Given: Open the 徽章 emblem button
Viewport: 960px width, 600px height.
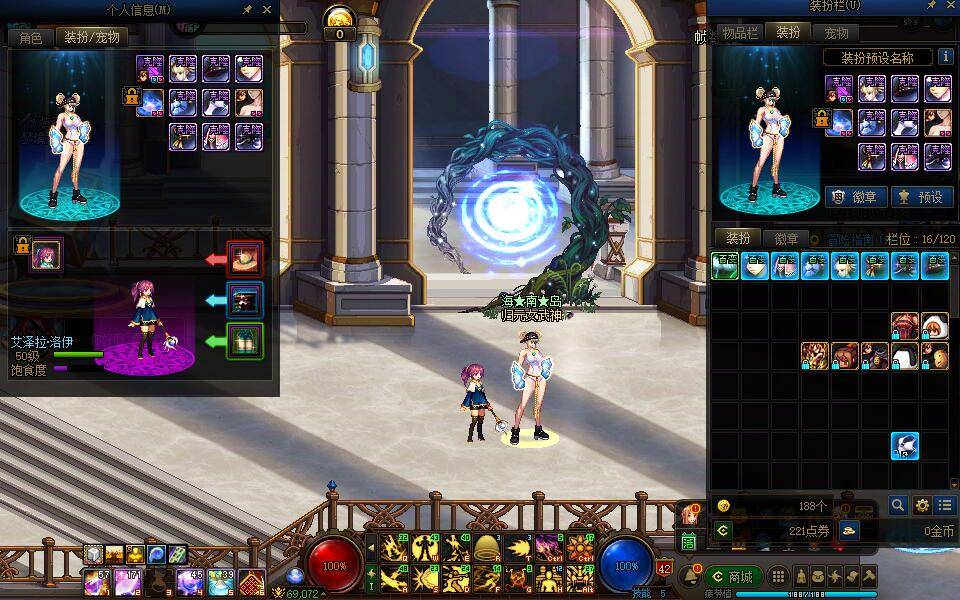Looking at the screenshot, I should [852, 197].
